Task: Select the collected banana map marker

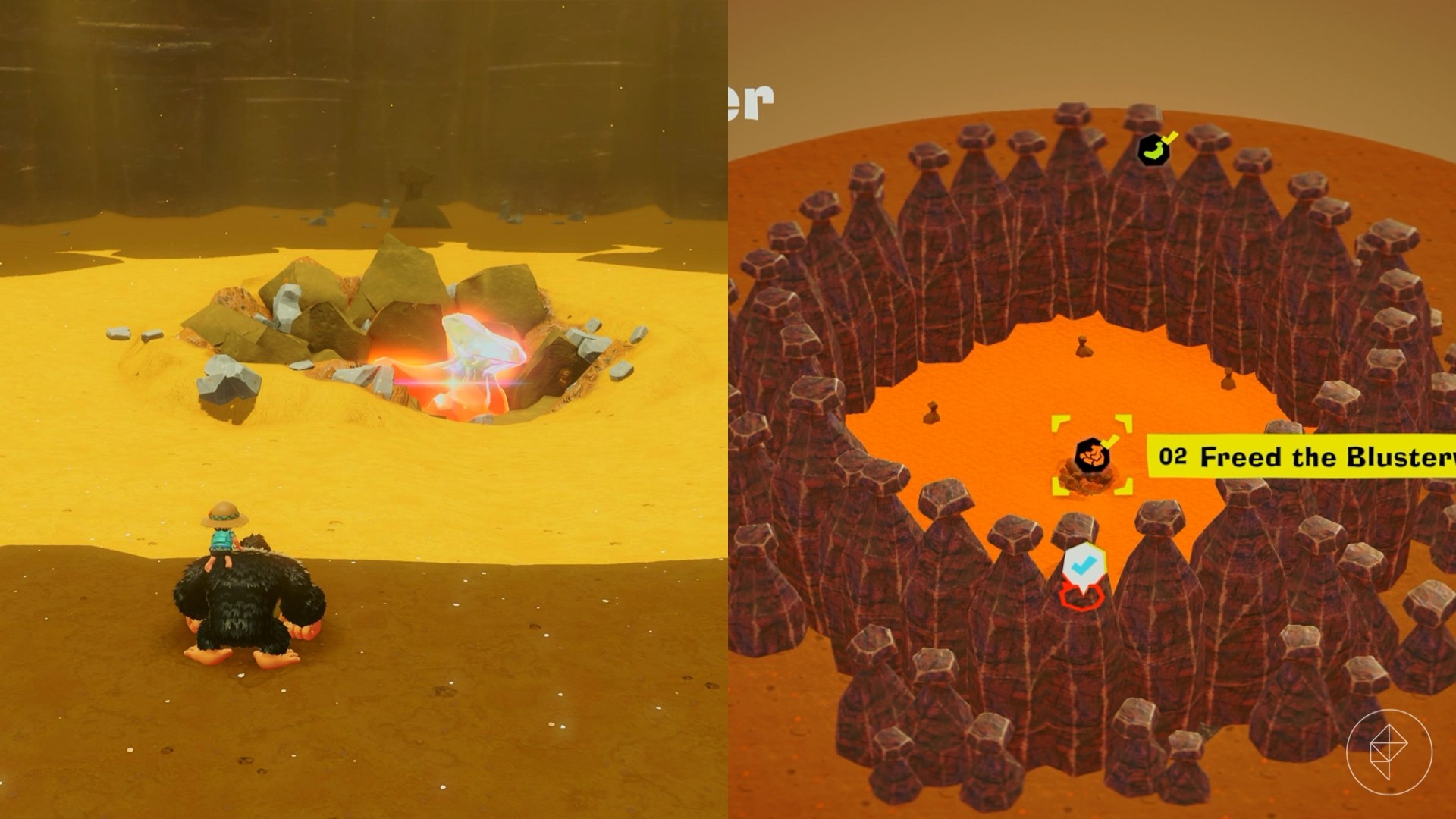Action: pos(1153,149)
